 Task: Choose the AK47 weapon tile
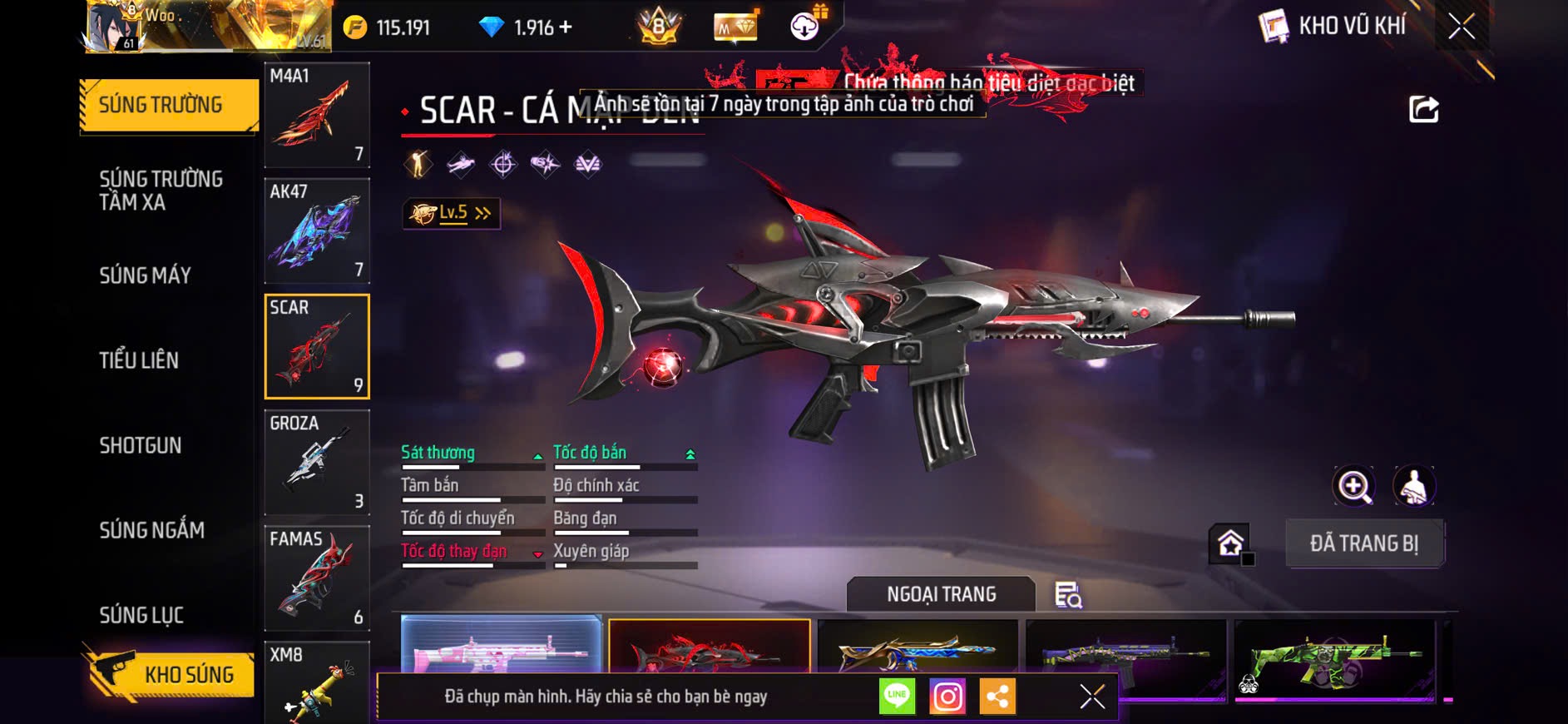317,231
